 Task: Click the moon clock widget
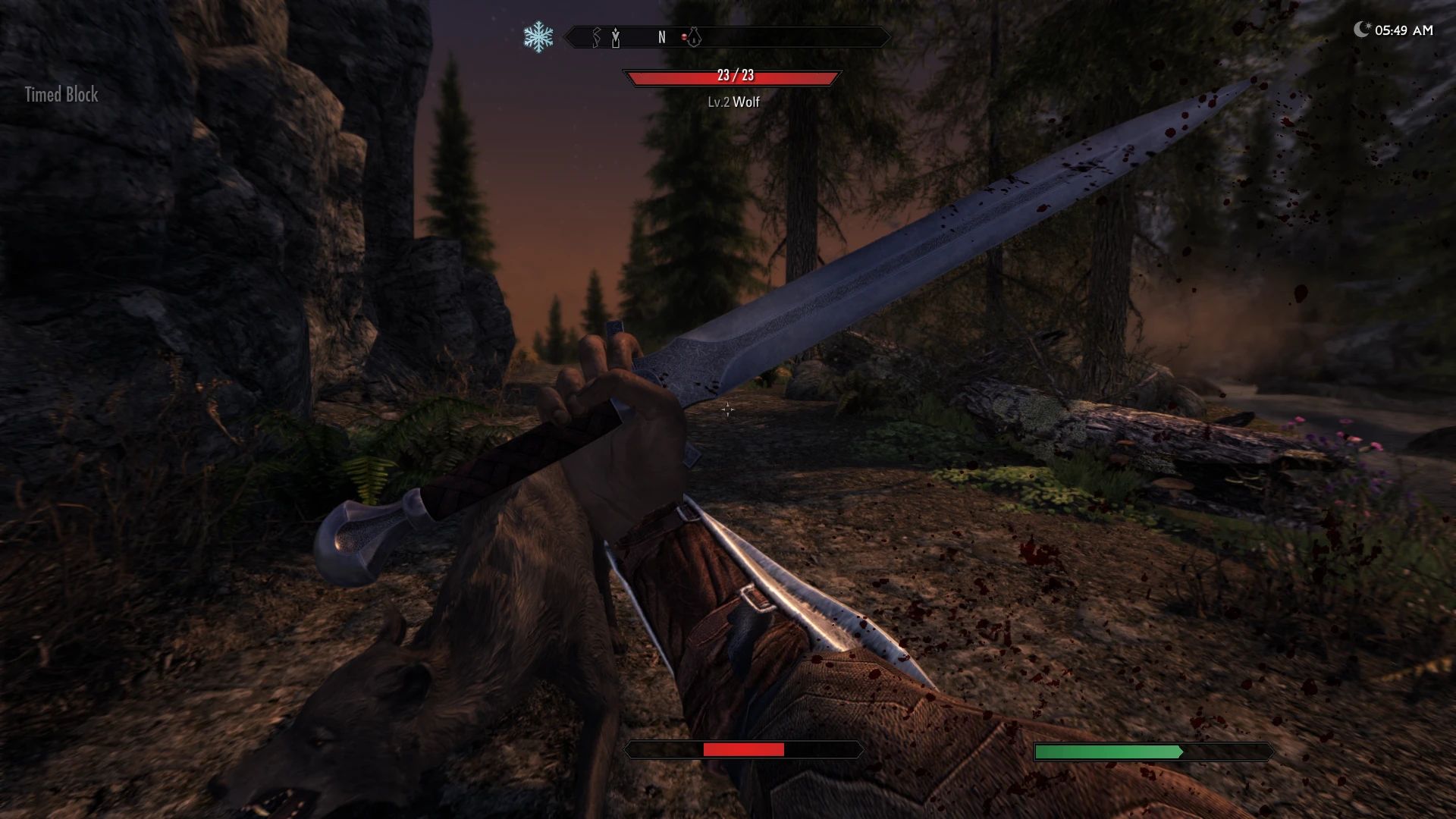point(1393,30)
